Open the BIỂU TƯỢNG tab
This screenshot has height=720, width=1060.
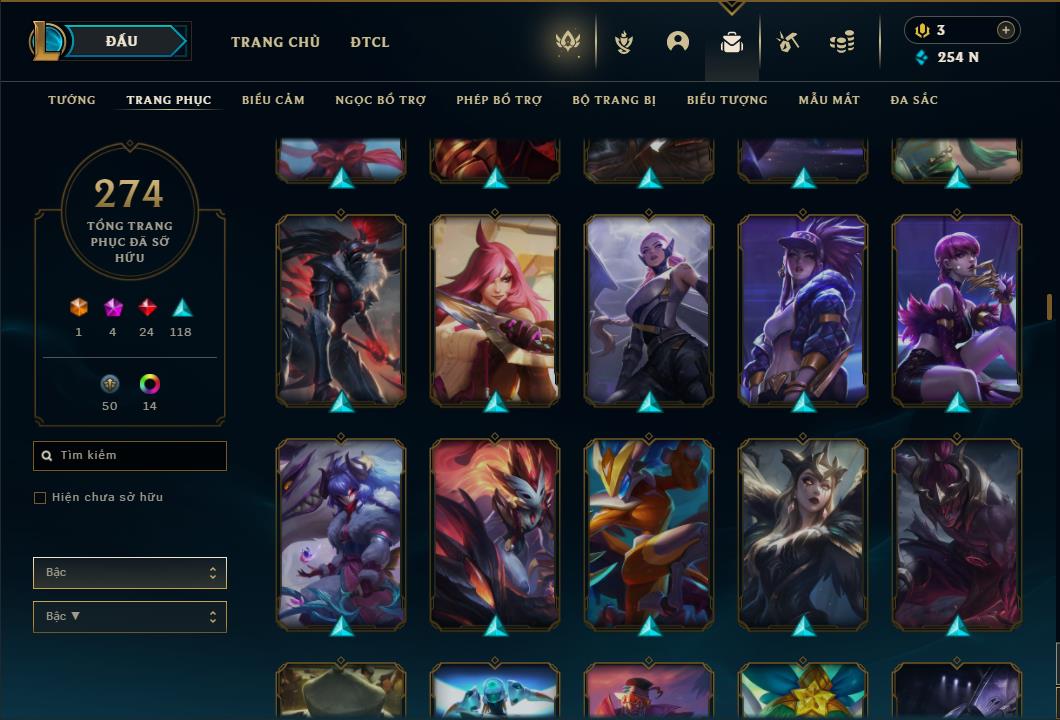point(727,100)
